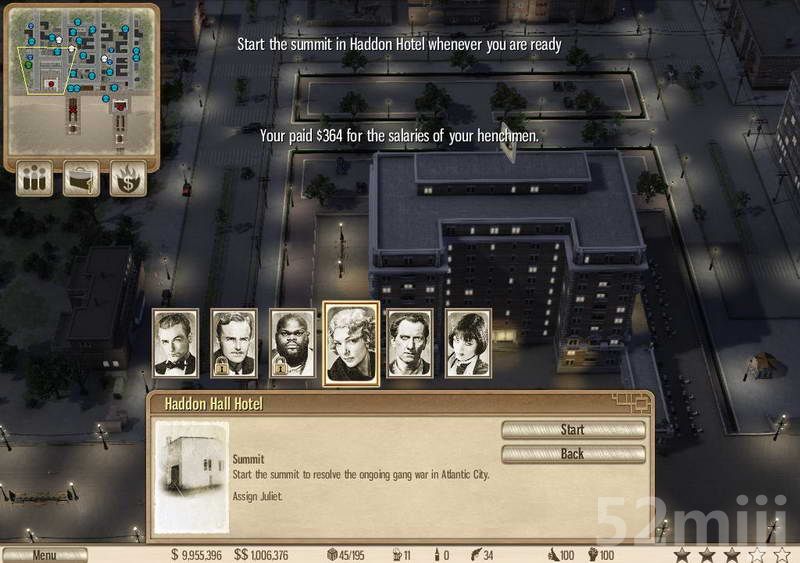Open the burning dollar money icon
Viewport: 800px width, 563px height.
pos(129,179)
